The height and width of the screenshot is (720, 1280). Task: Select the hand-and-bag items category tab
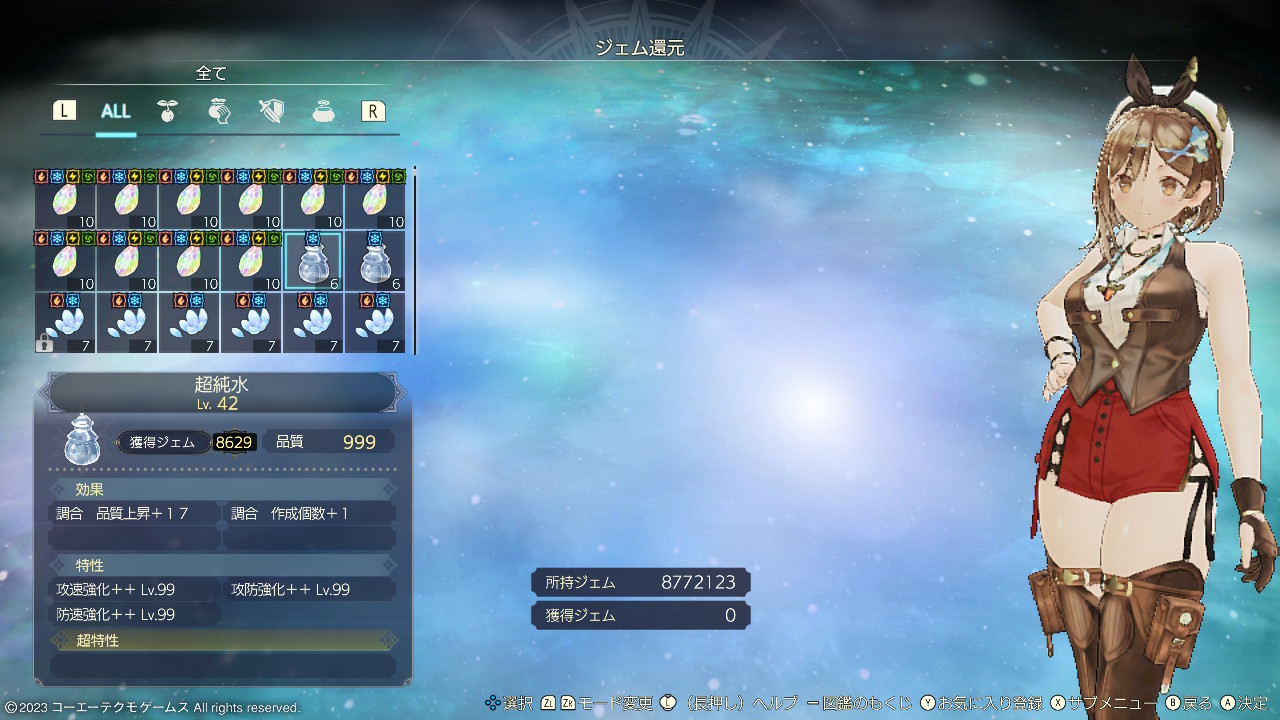(x=219, y=111)
